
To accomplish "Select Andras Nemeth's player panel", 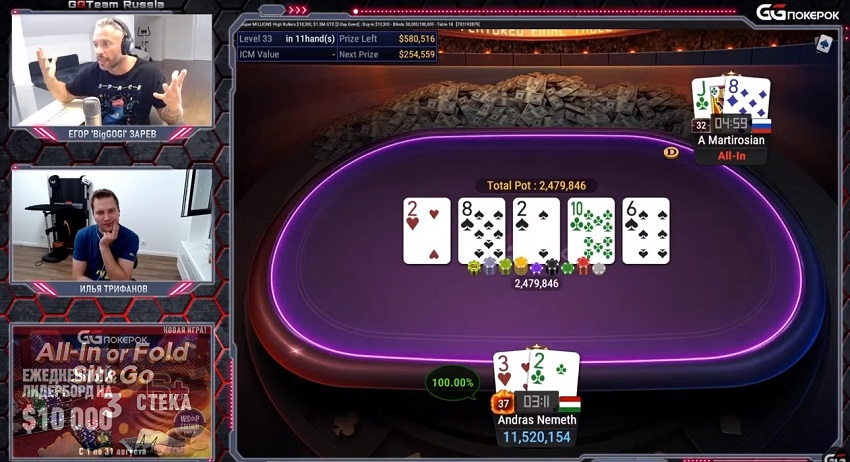I will (536, 420).
